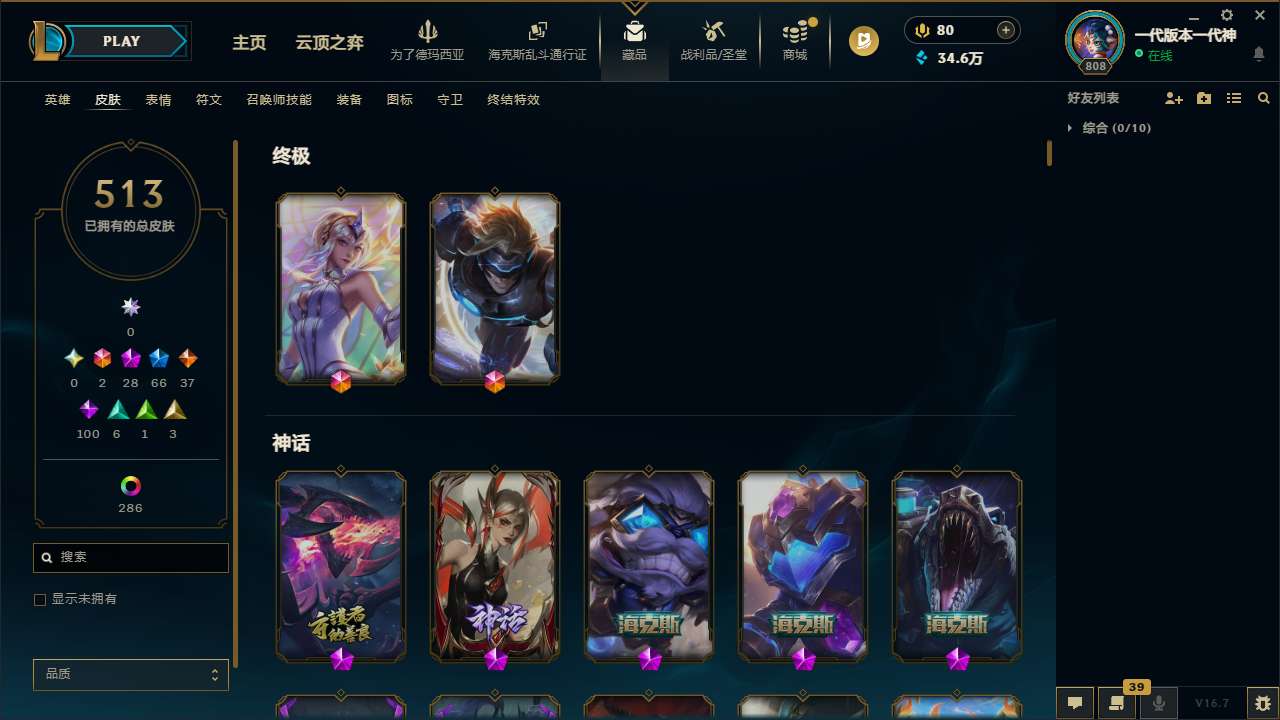The height and width of the screenshot is (720, 1280).
Task: Open the add friend icon
Action: (1174, 97)
